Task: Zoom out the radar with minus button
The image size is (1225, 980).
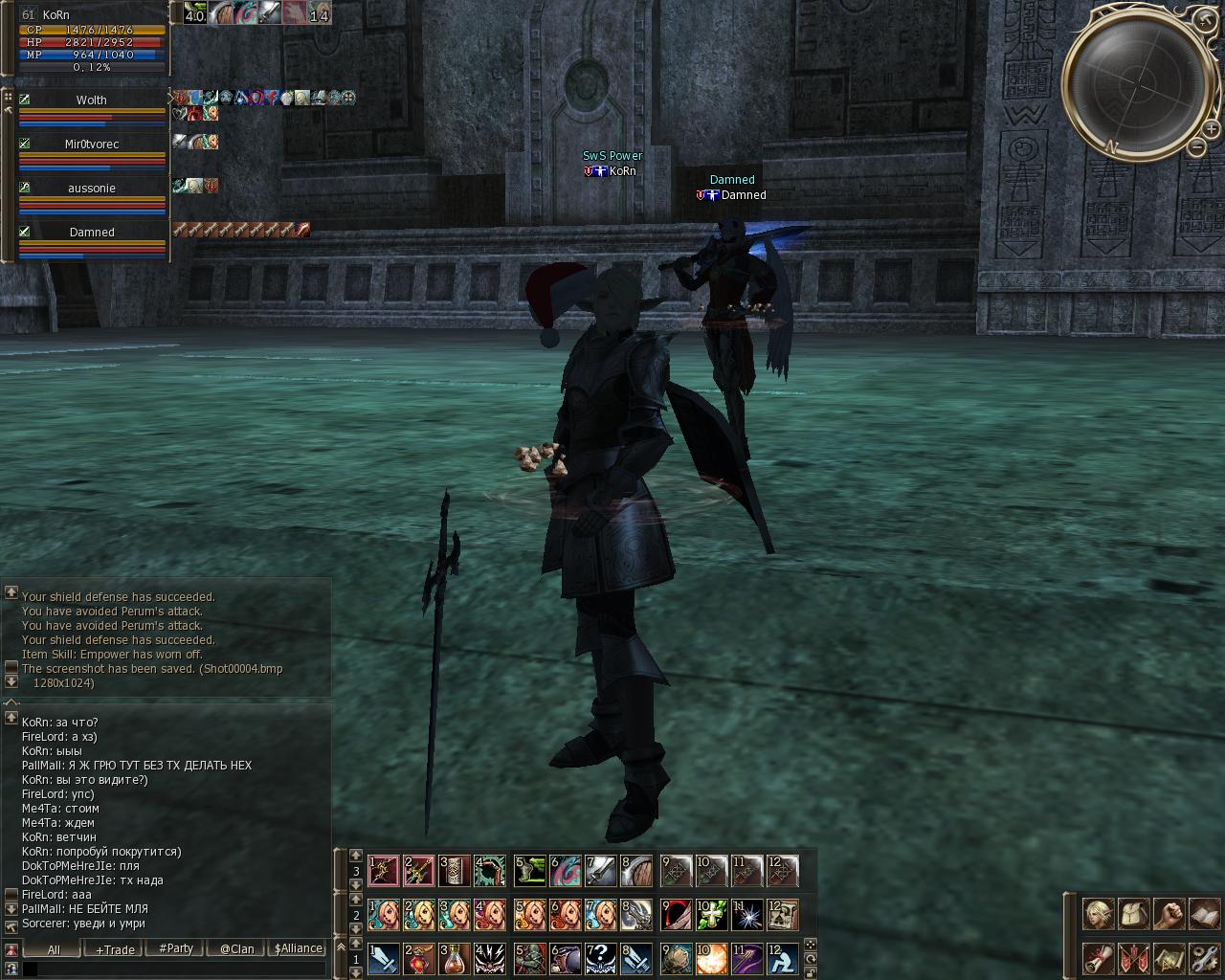Action: tap(1197, 146)
